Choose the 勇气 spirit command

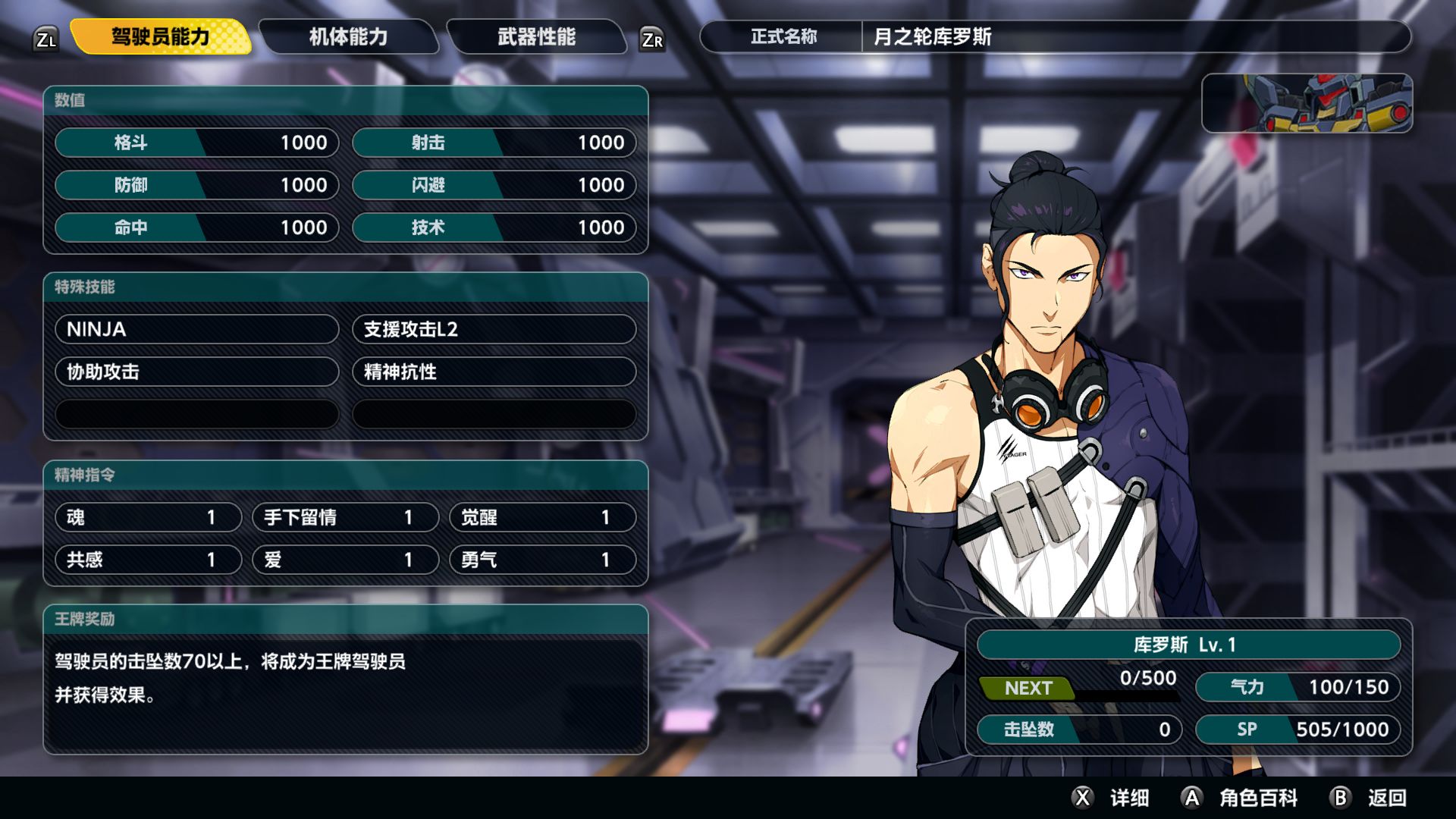coord(542,560)
